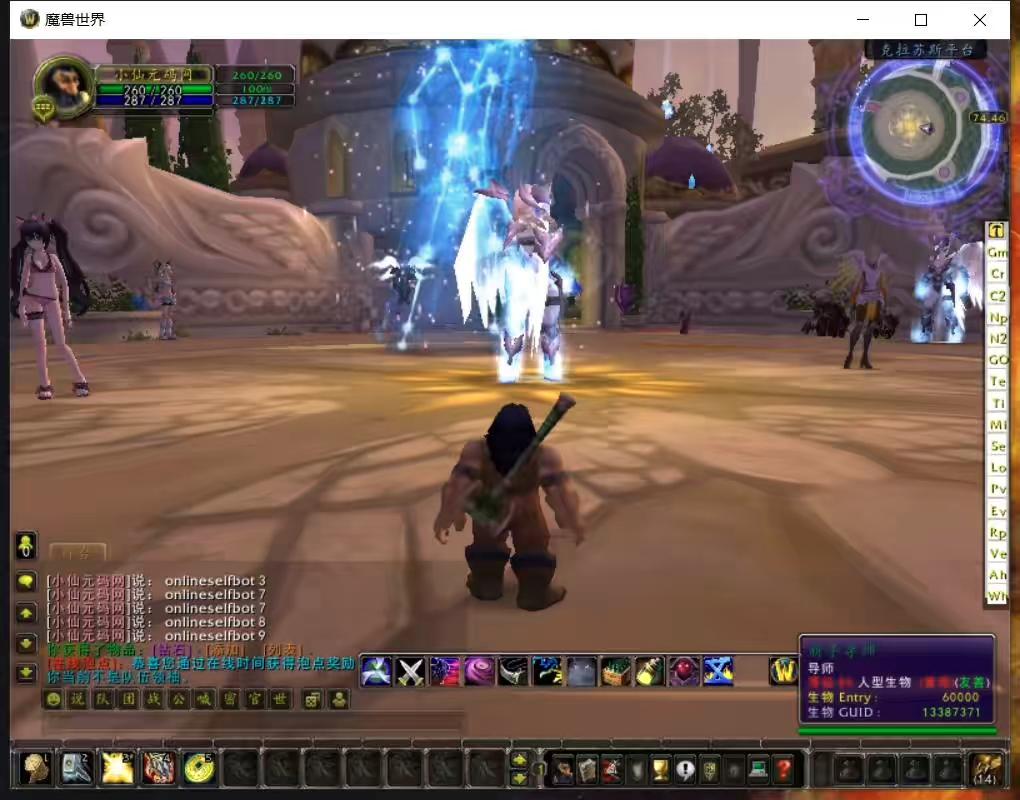Screen dimensions: 1020x800
Task: Open the red question mark help button
Action: pyautogui.click(x=784, y=769)
